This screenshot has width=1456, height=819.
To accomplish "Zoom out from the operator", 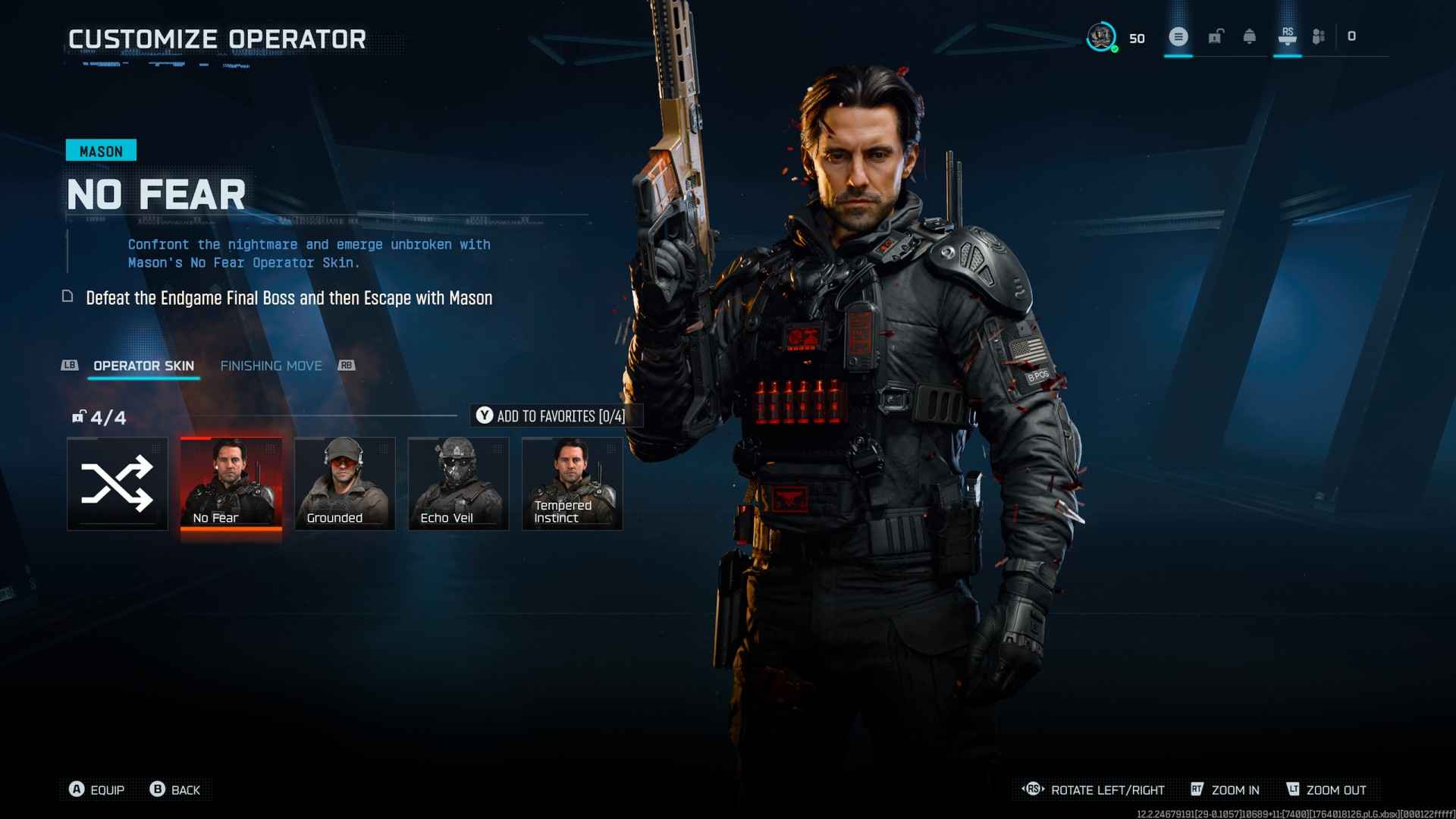I will 1326,789.
